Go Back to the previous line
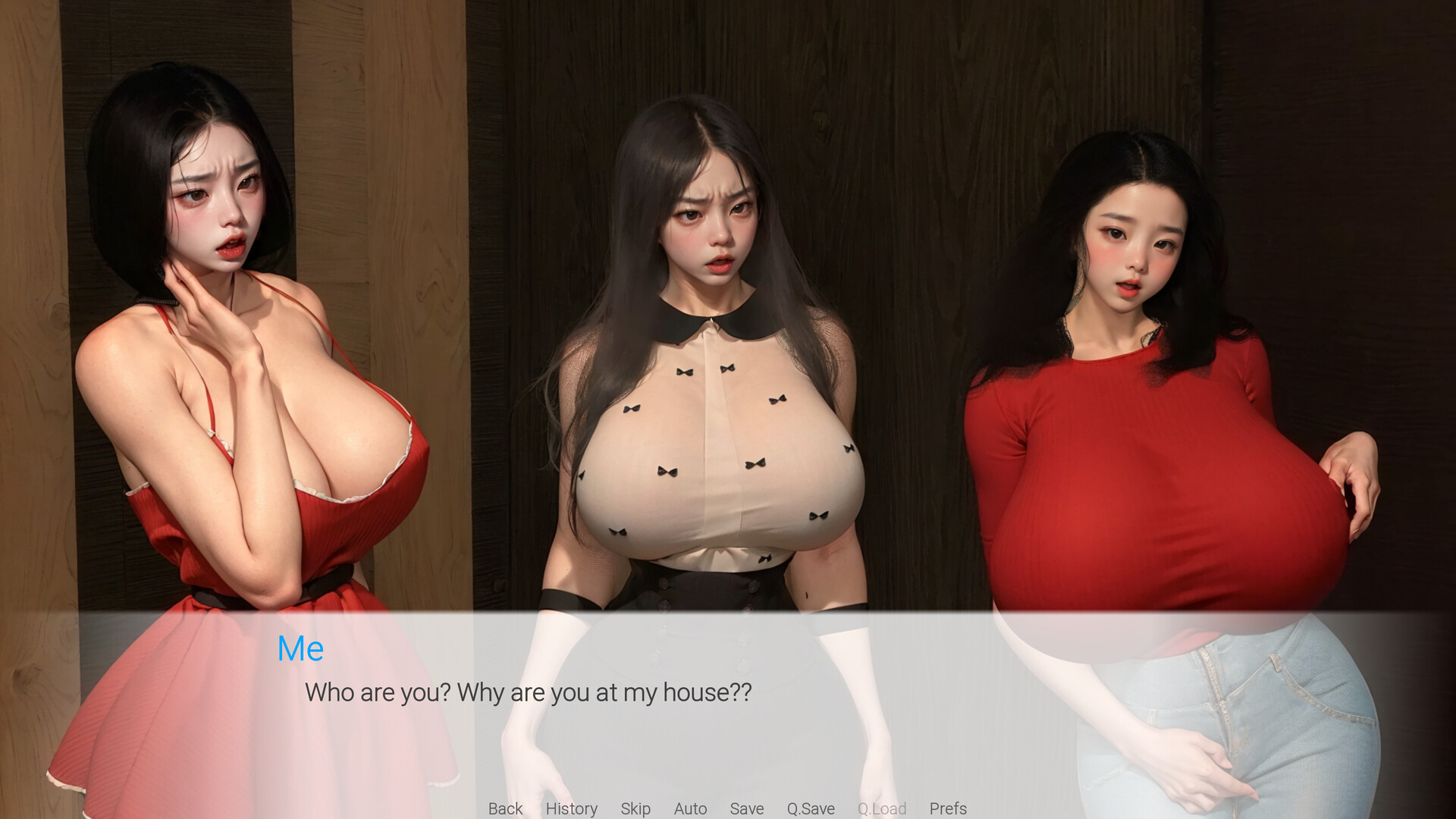Viewport: 1456px width, 819px height. [505, 808]
